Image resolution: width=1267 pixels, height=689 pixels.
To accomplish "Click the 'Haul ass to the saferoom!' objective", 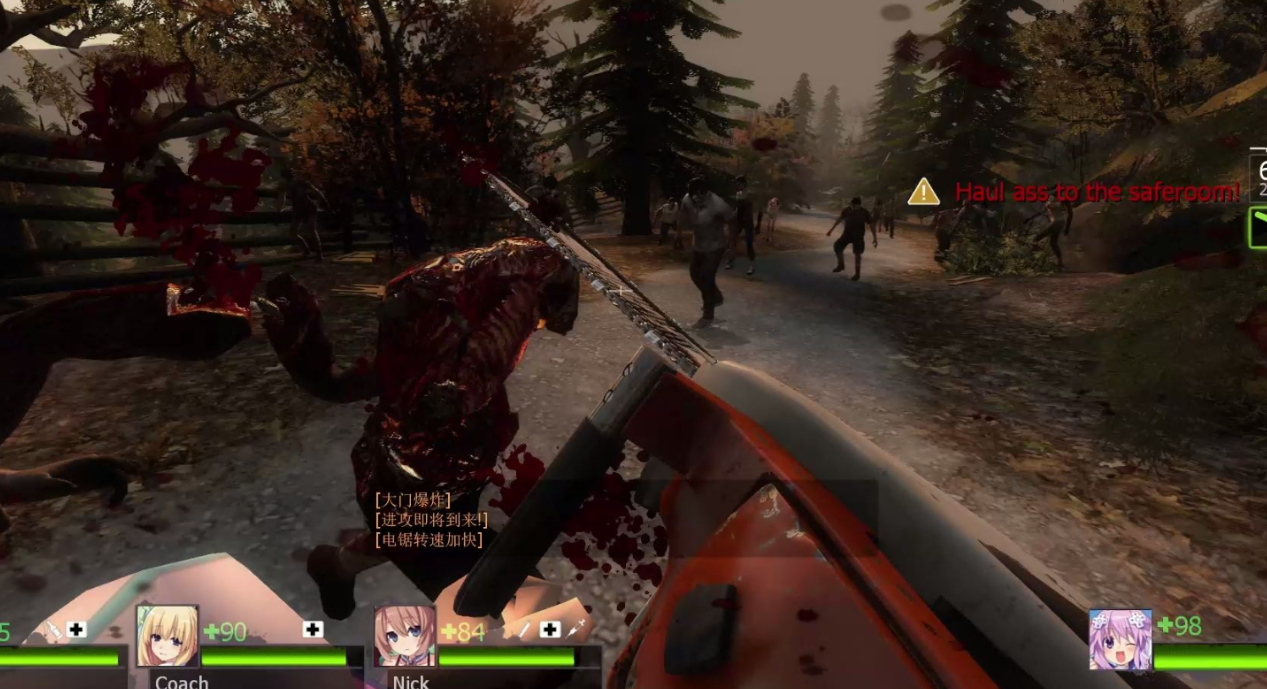I will point(1097,192).
